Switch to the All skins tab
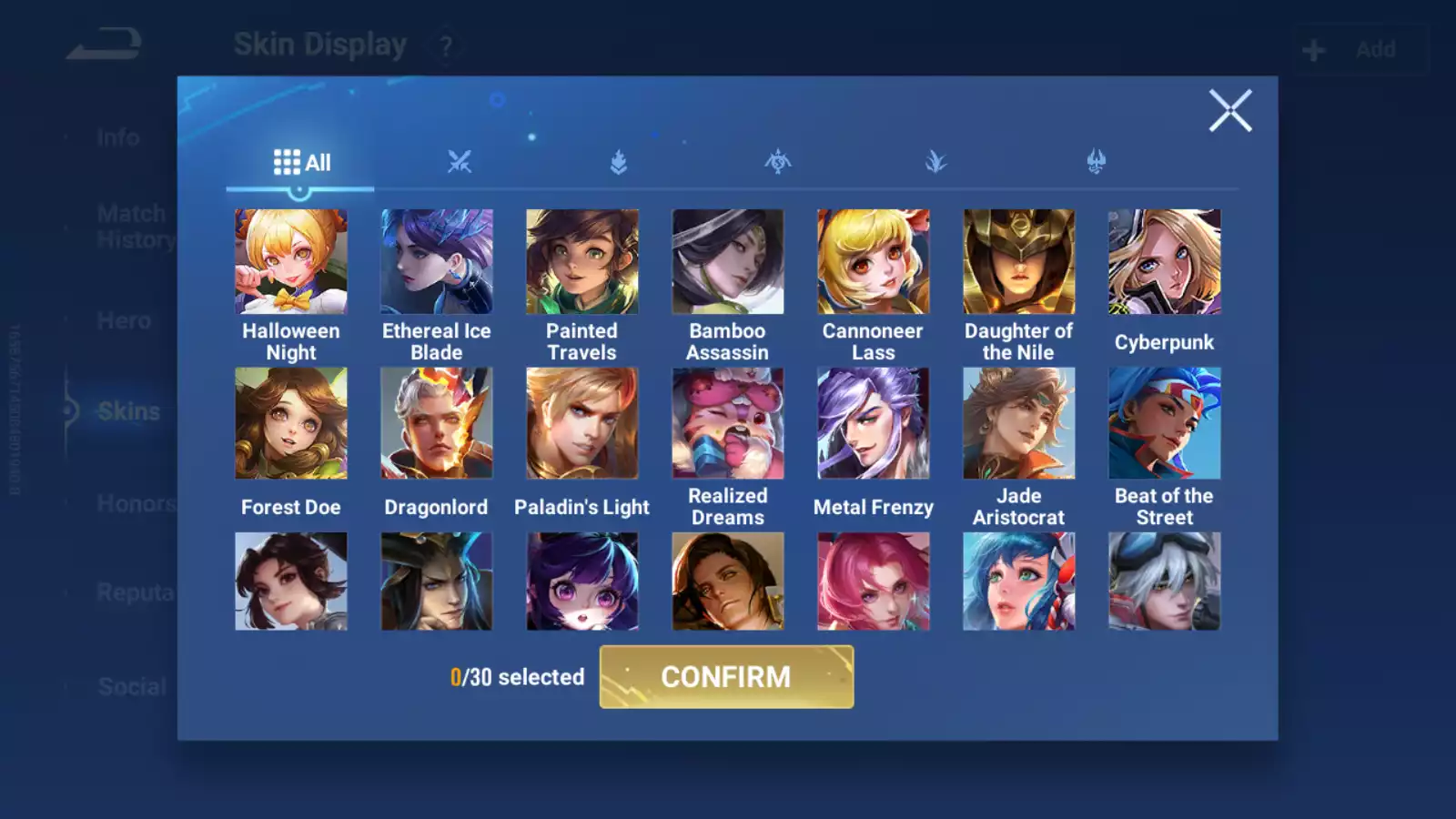Image resolution: width=1456 pixels, height=819 pixels. (x=302, y=161)
